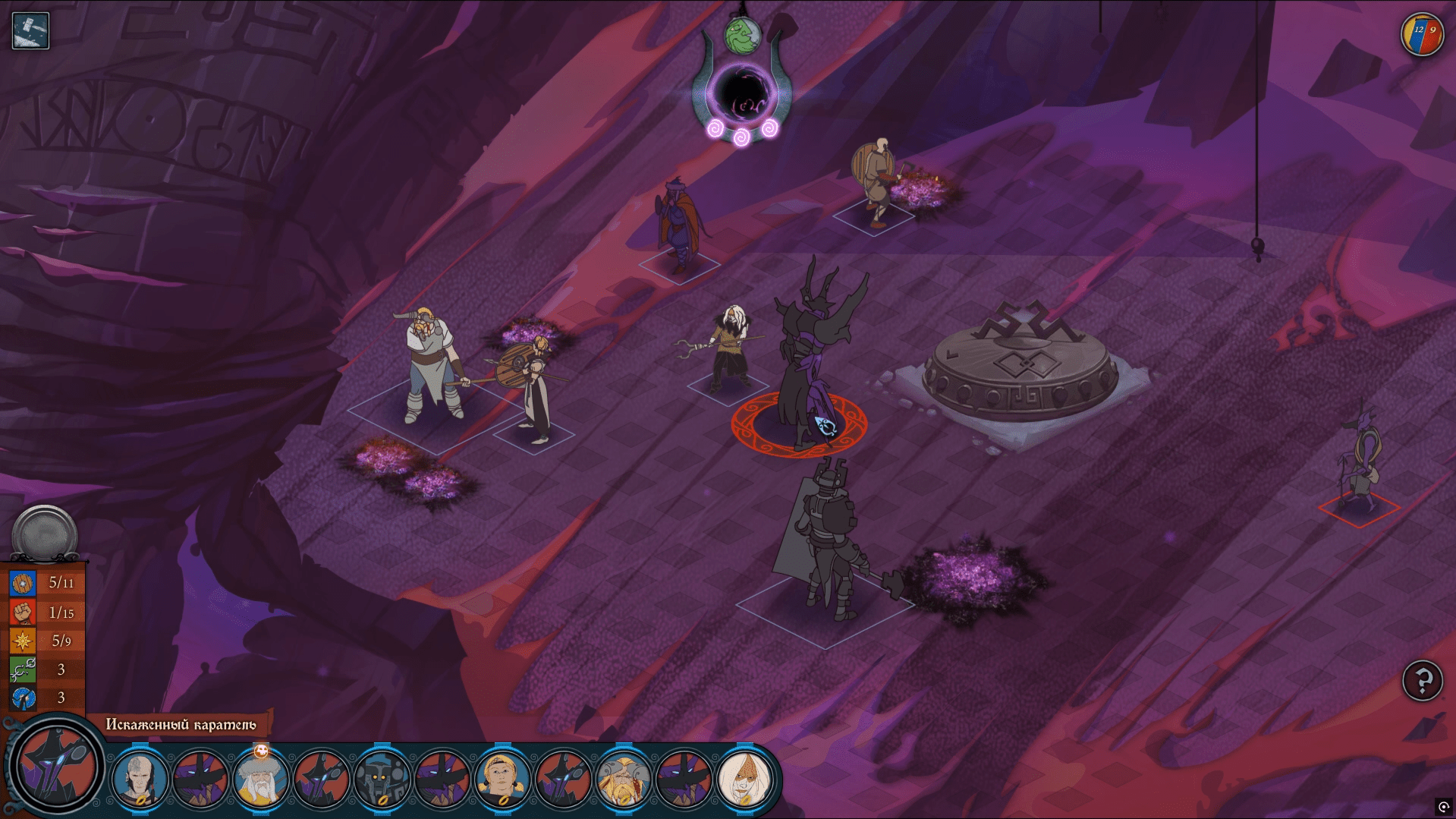Open the help question mark button

[x=1422, y=680]
